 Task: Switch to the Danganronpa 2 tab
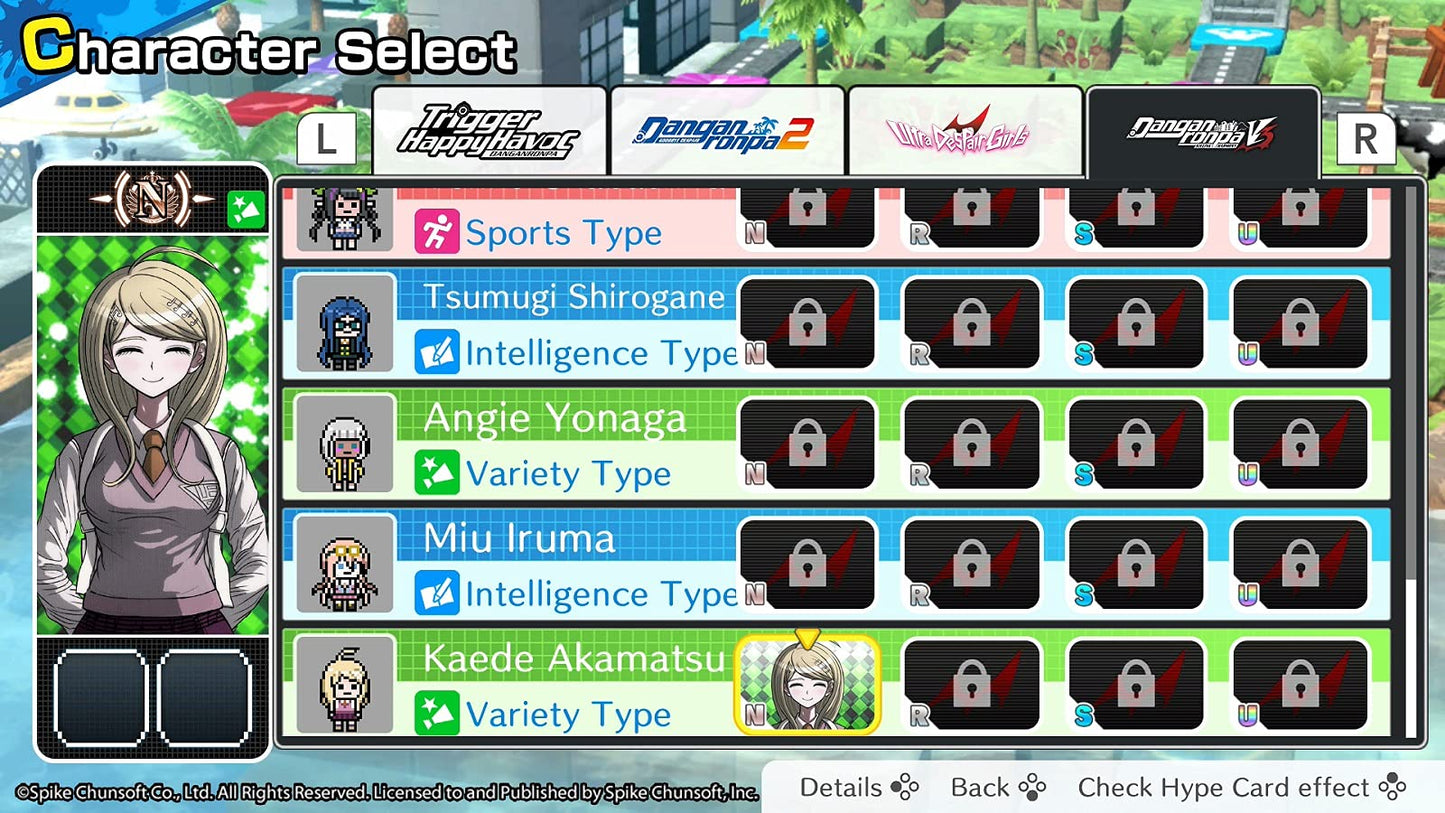tap(727, 128)
